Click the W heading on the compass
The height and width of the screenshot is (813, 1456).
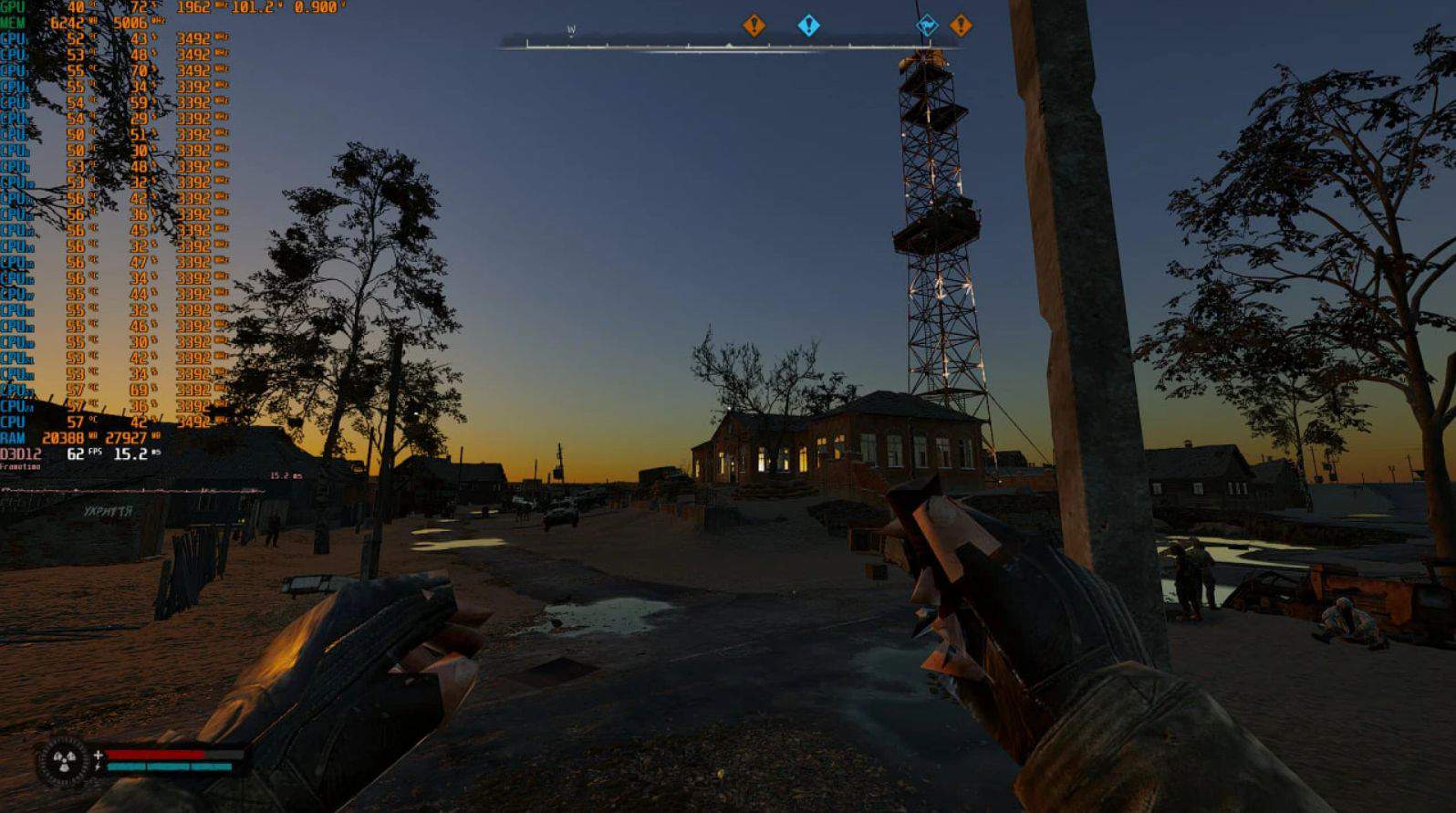571,30
